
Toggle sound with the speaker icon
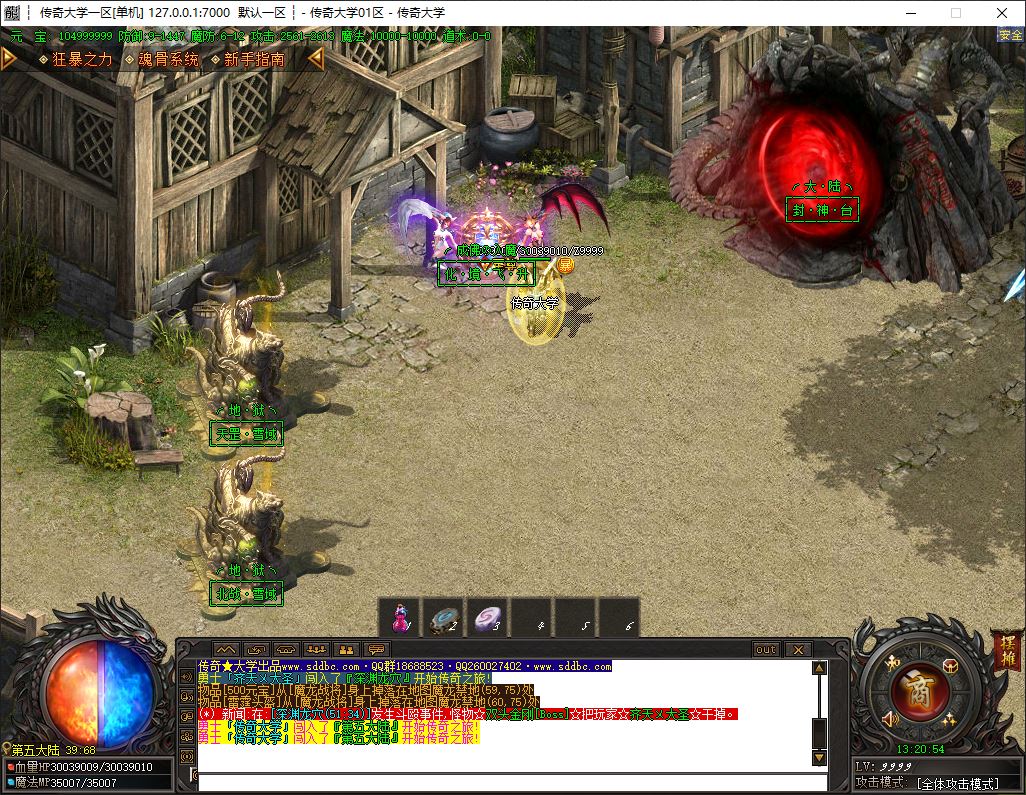pyautogui.click(x=890, y=718)
